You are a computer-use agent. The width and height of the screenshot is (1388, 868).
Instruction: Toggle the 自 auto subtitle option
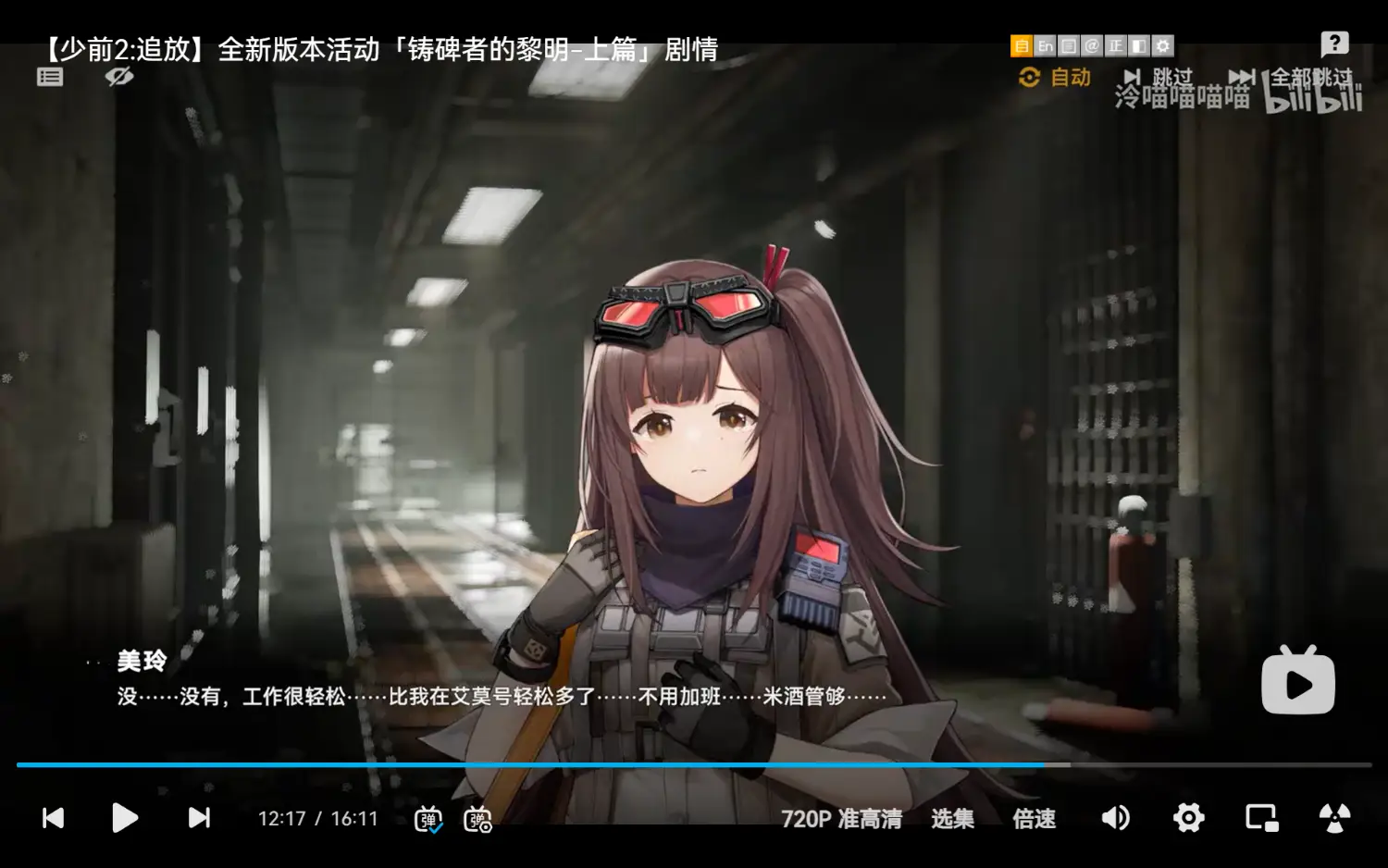[x=1022, y=44]
